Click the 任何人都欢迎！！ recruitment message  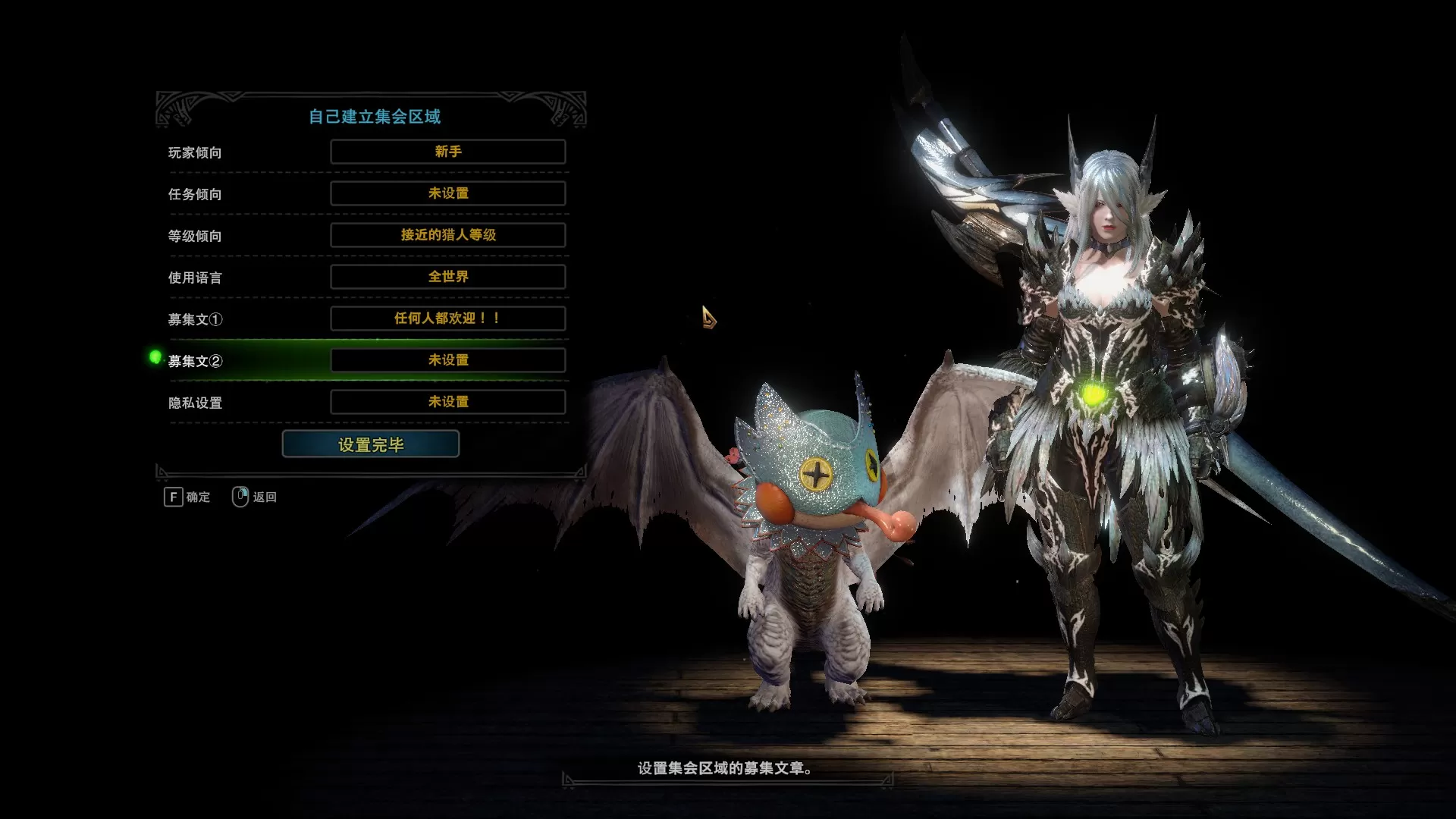click(447, 319)
